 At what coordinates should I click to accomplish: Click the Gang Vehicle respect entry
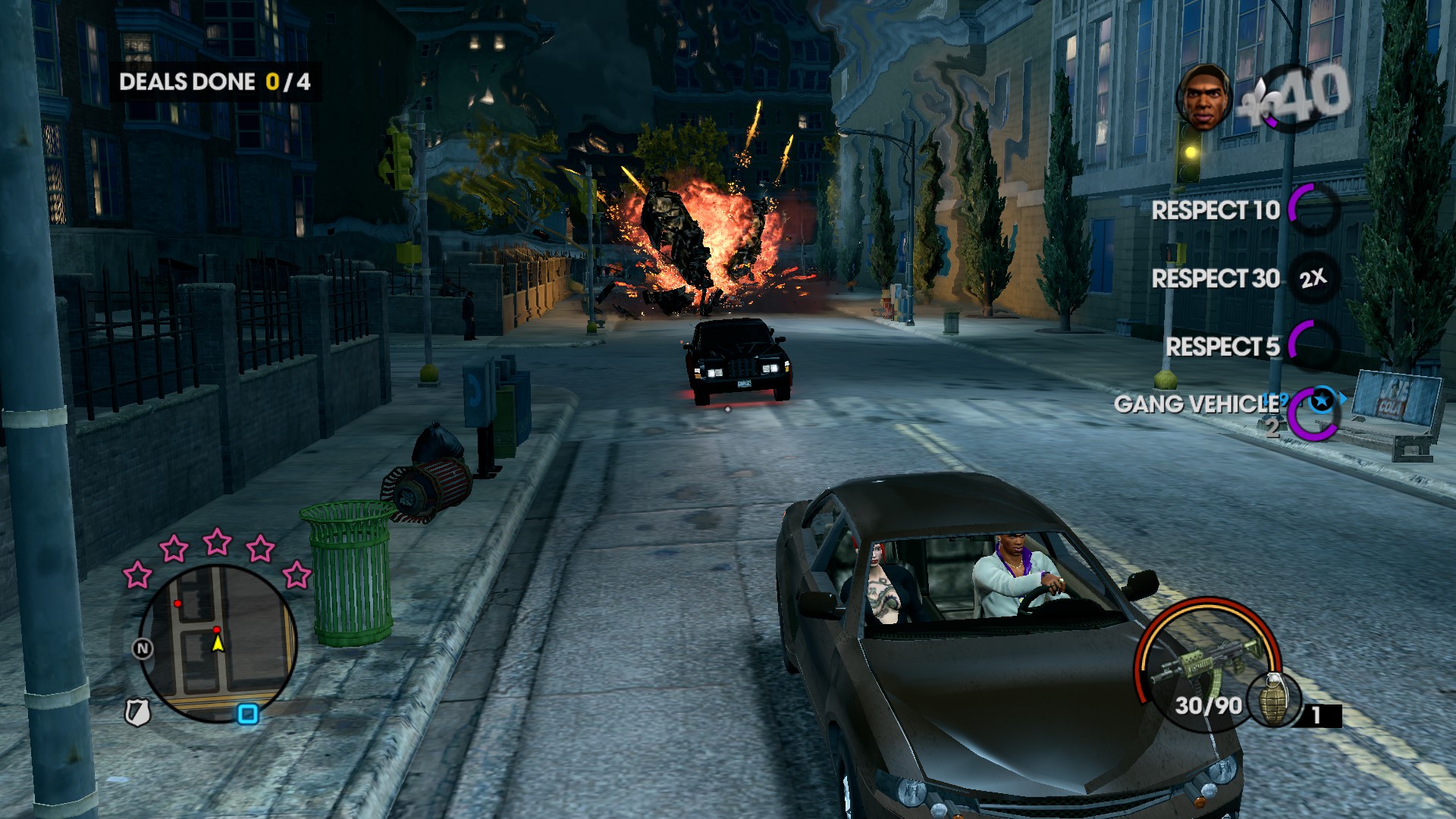tap(1197, 404)
